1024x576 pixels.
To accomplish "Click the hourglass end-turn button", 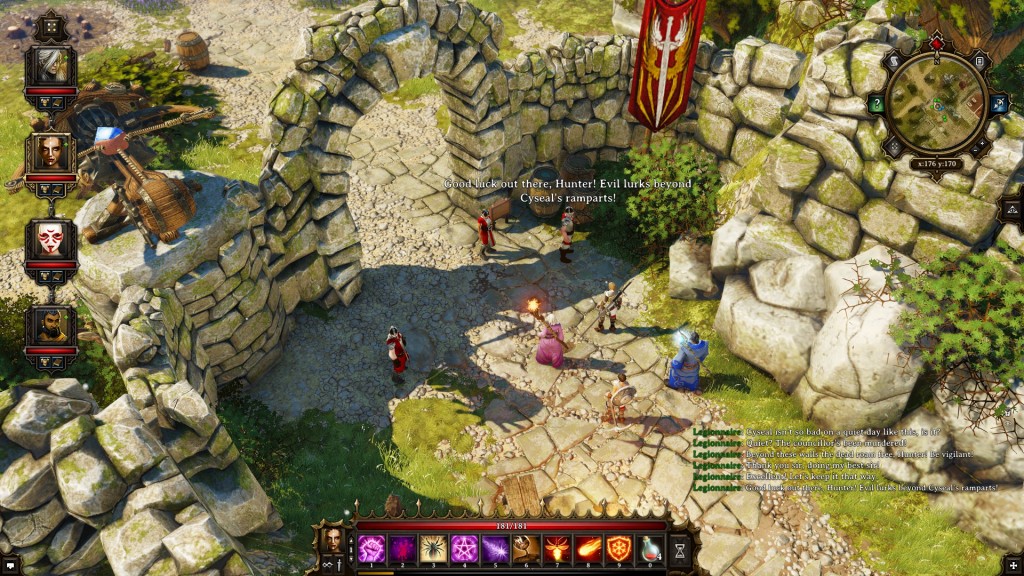I will [x=680, y=549].
